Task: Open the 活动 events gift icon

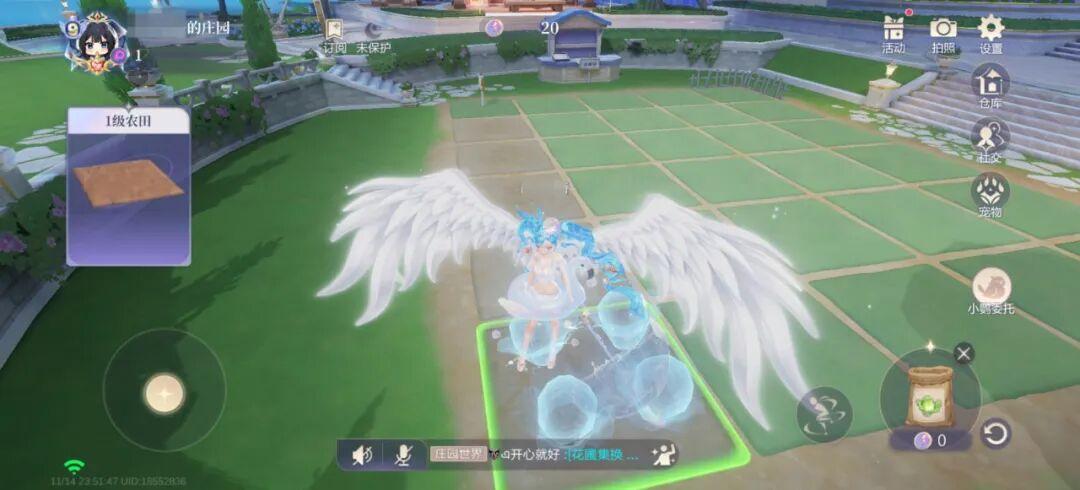Action: (893, 30)
